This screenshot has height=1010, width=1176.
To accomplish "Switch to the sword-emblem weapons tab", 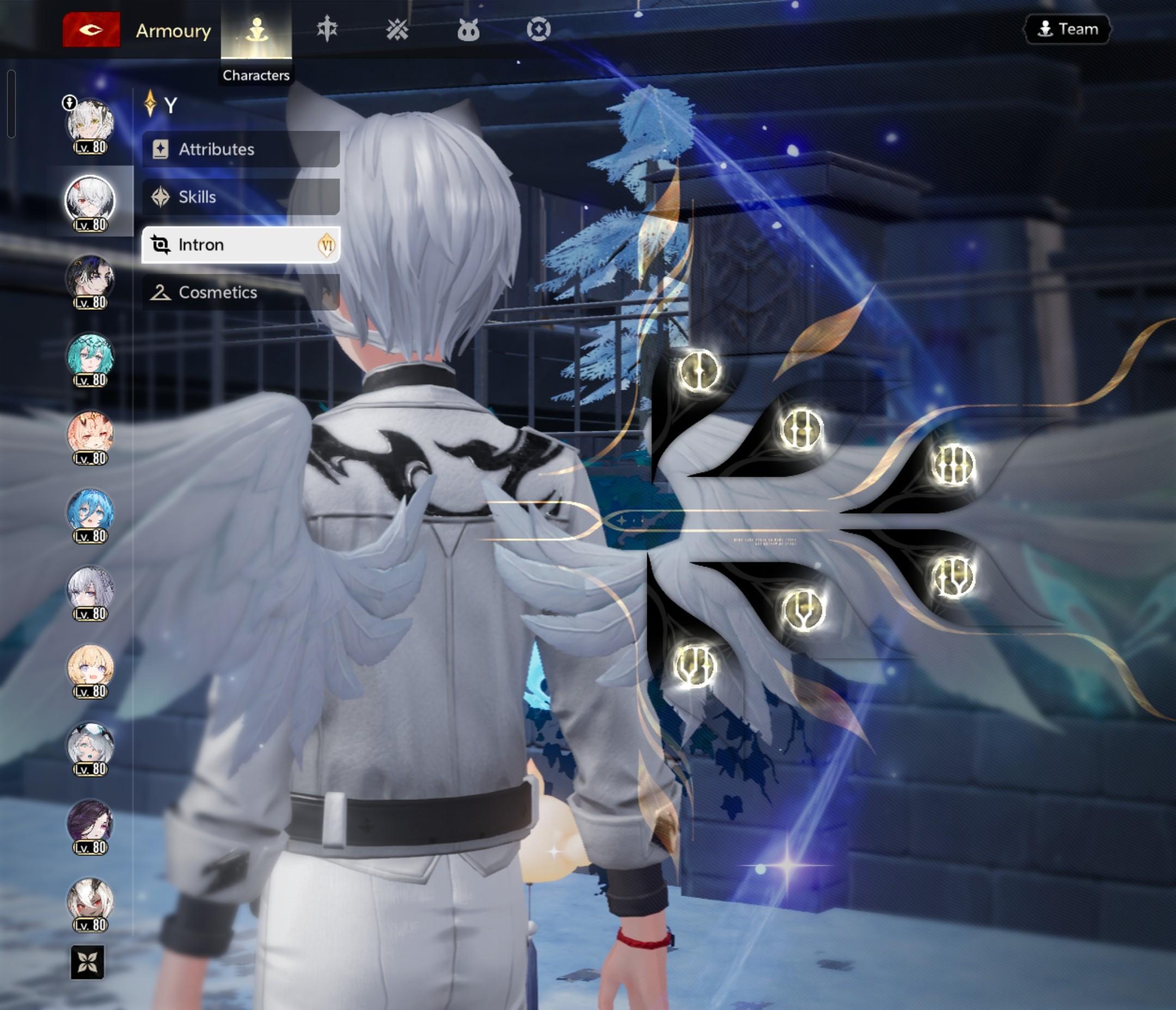I will click(327, 29).
